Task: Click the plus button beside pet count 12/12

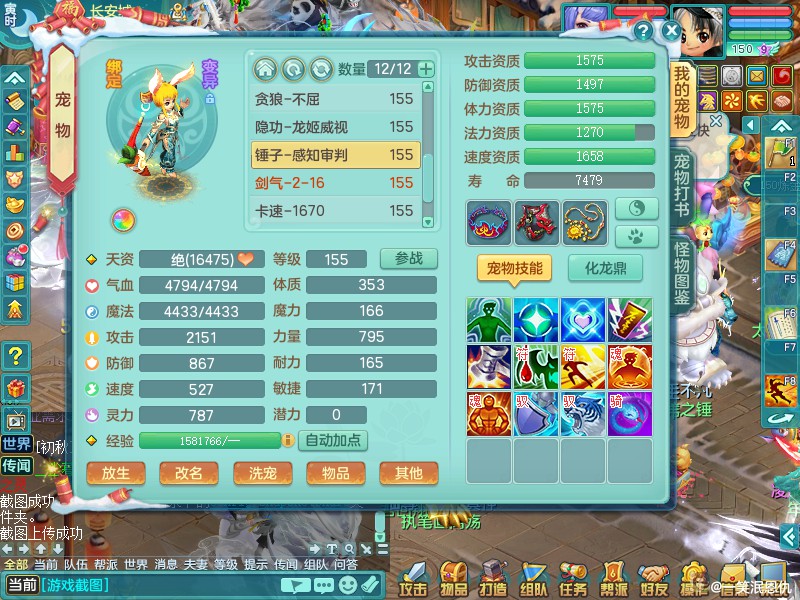Action: pos(426,69)
